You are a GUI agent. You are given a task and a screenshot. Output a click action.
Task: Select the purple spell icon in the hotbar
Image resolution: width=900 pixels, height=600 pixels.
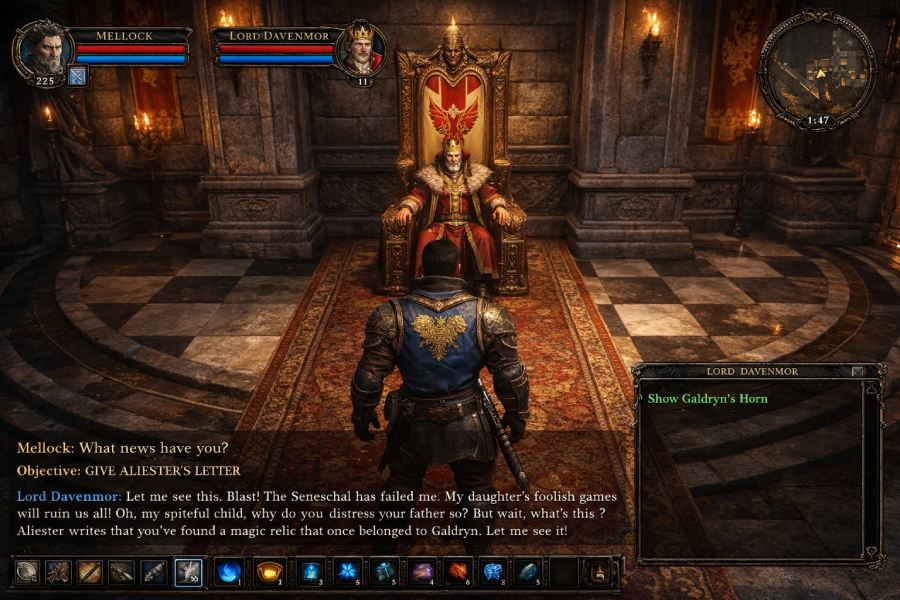(x=421, y=572)
